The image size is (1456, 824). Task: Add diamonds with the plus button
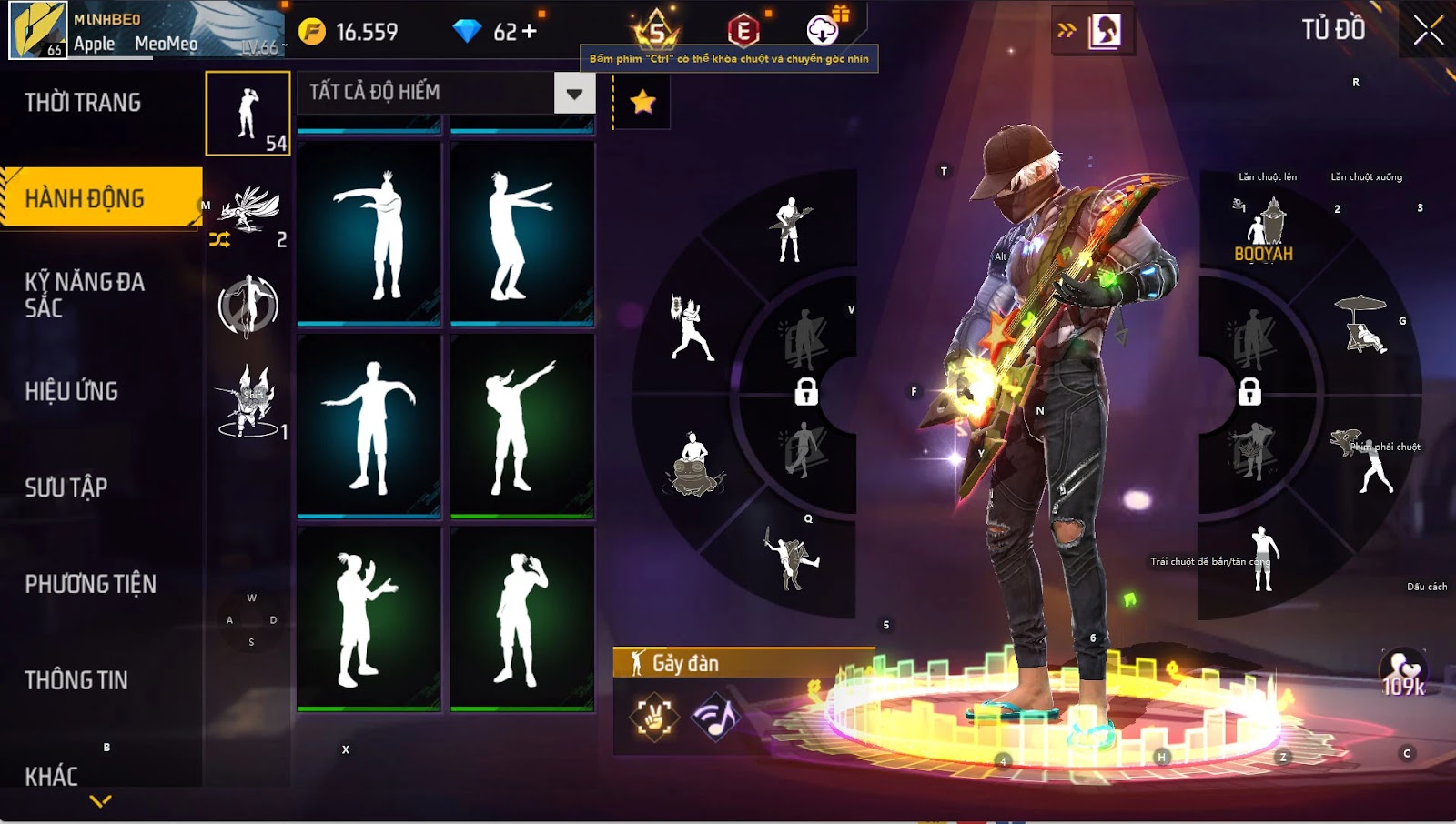[529, 32]
